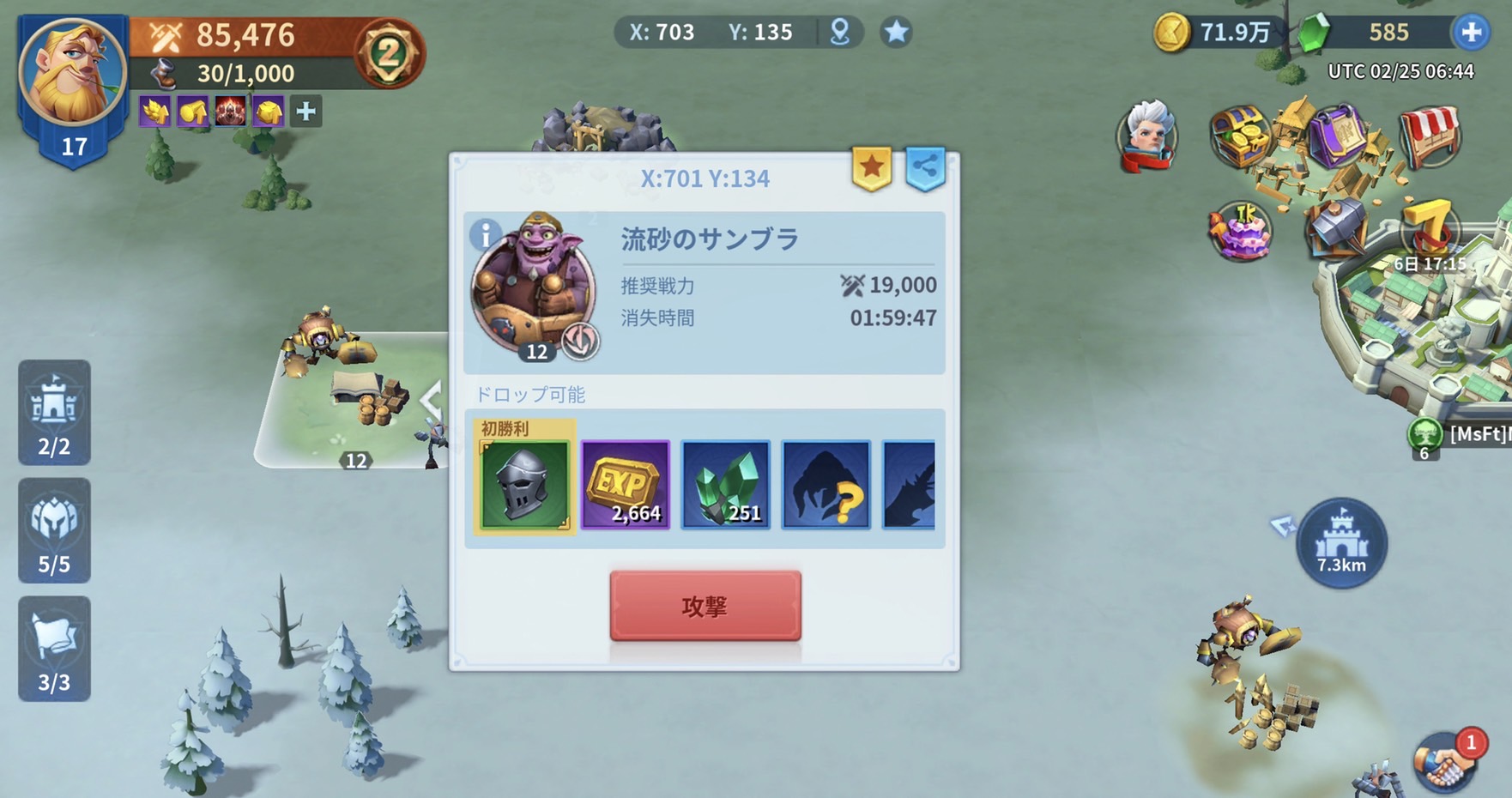
Task: Open the castle queue 2/2 panel
Action: click(54, 413)
